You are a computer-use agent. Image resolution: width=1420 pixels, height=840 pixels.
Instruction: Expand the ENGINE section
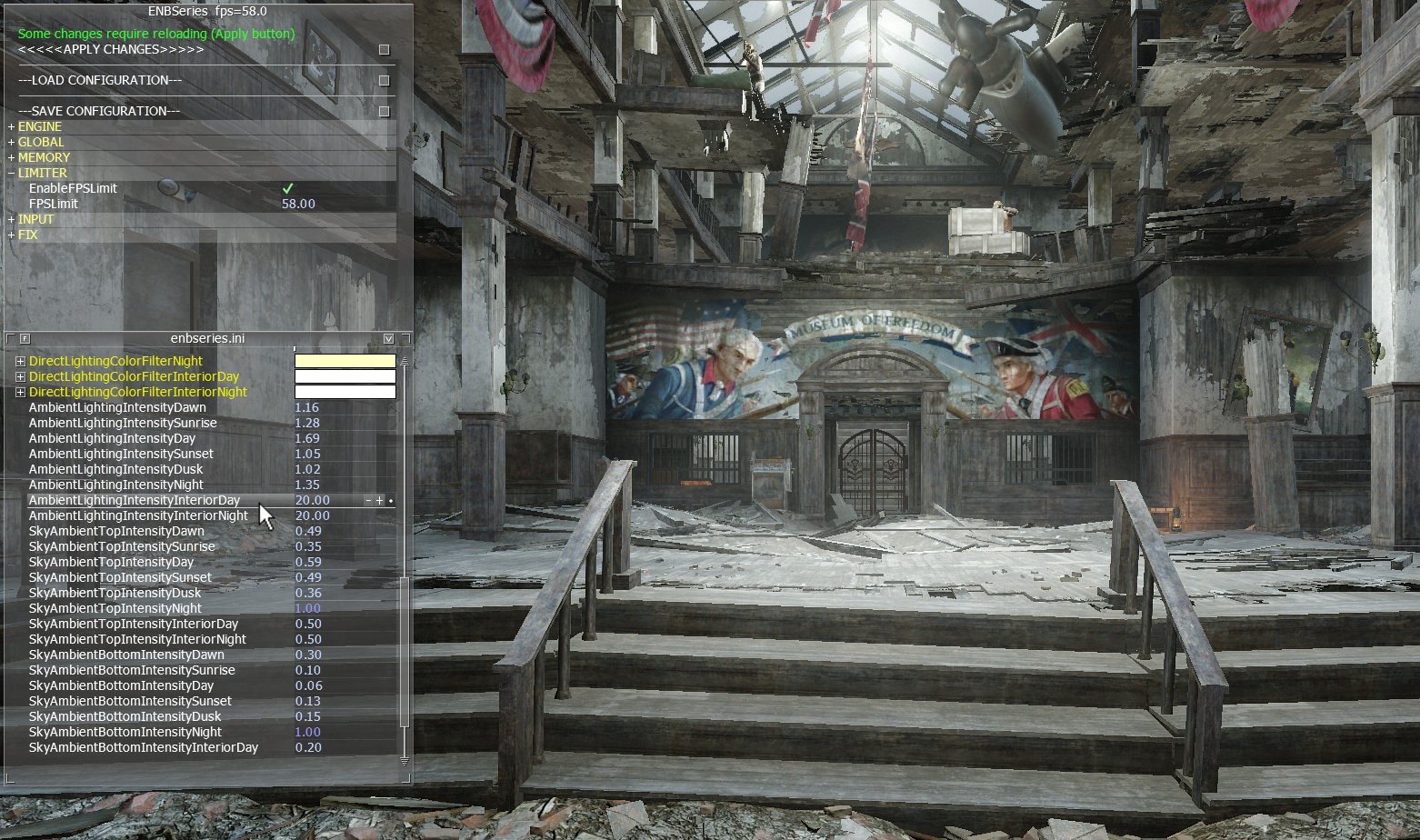click(x=12, y=127)
